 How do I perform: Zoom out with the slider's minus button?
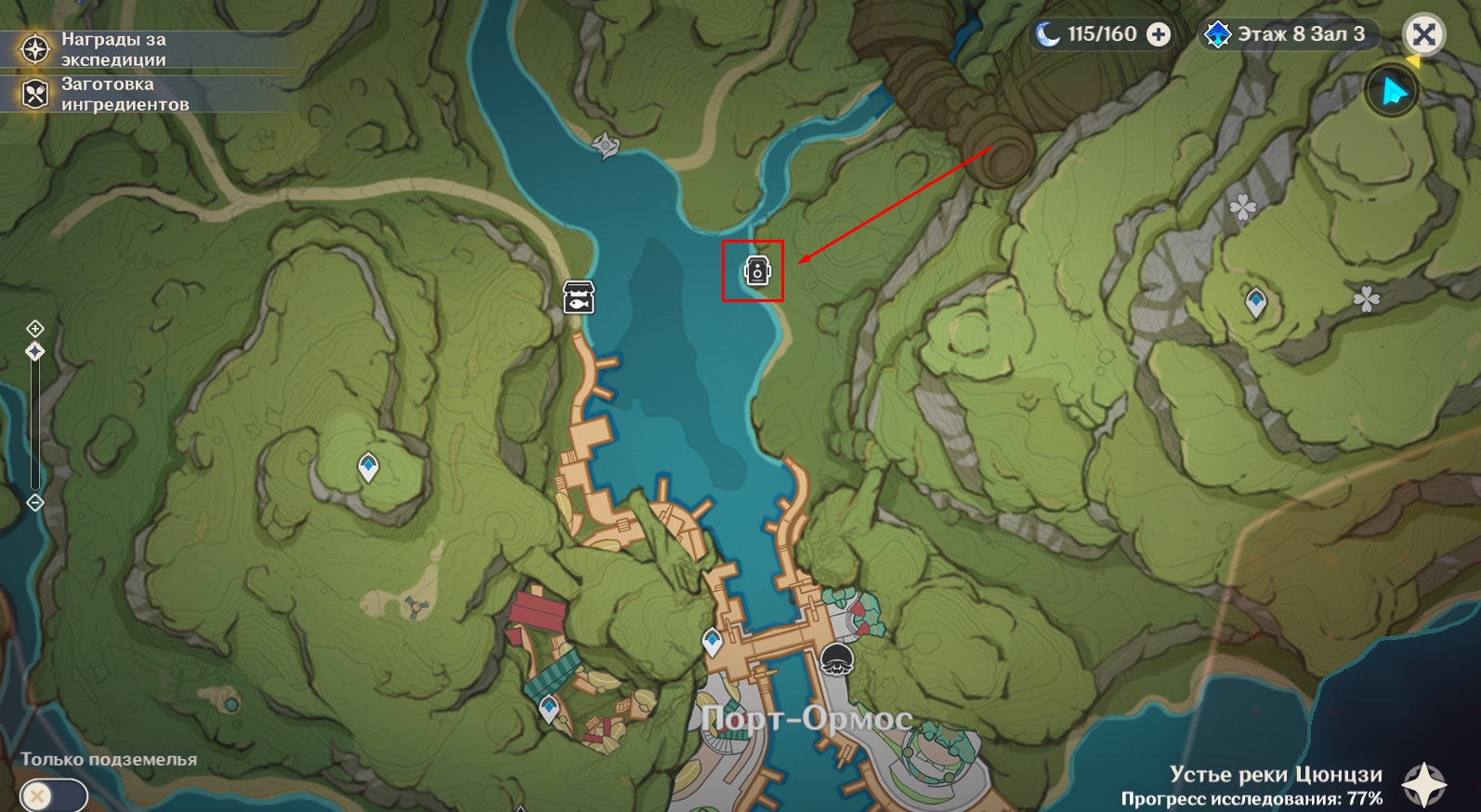tap(35, 503)
